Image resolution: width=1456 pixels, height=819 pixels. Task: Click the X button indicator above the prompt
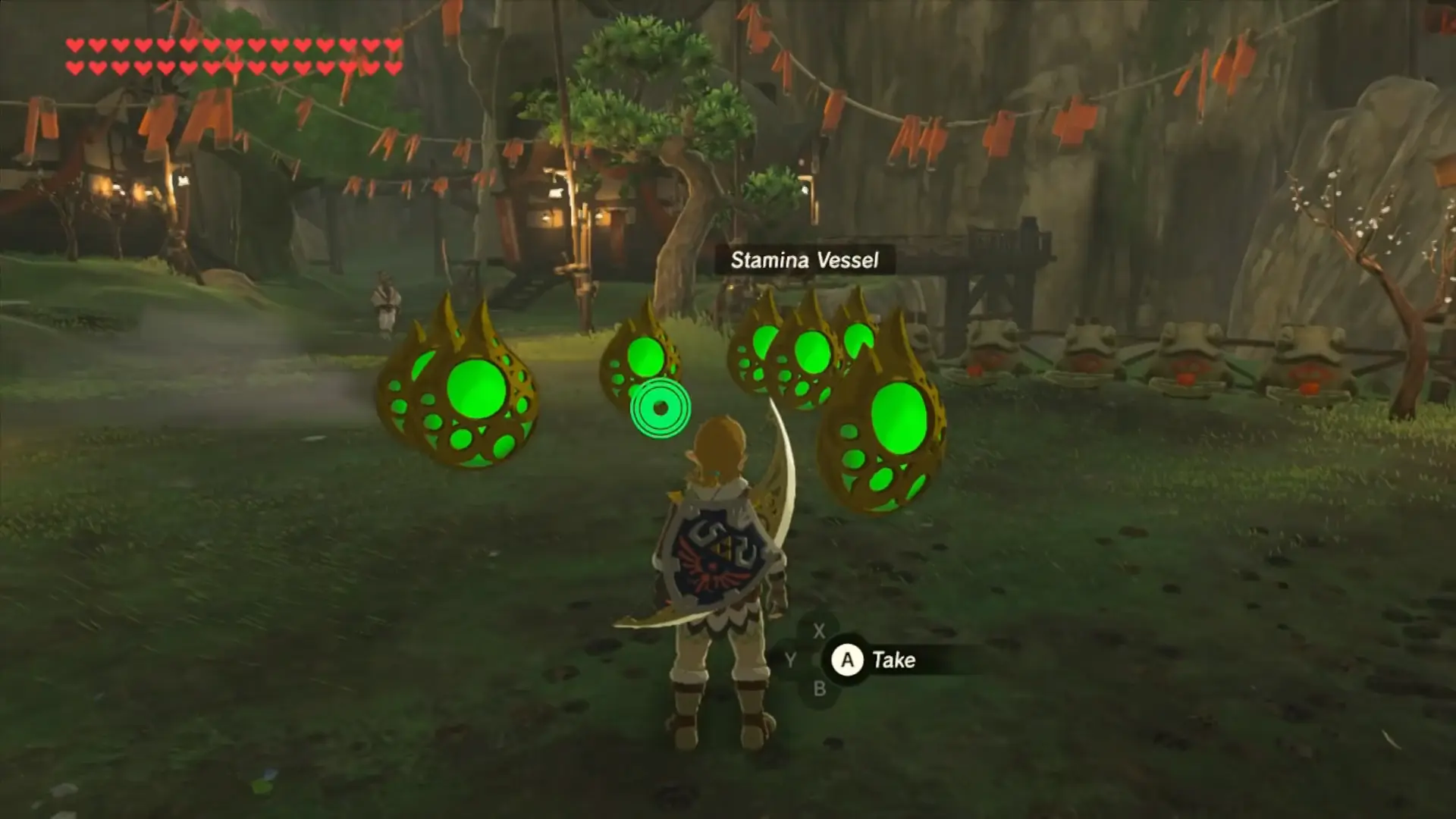pyautogui.click(x=819, y=631)
